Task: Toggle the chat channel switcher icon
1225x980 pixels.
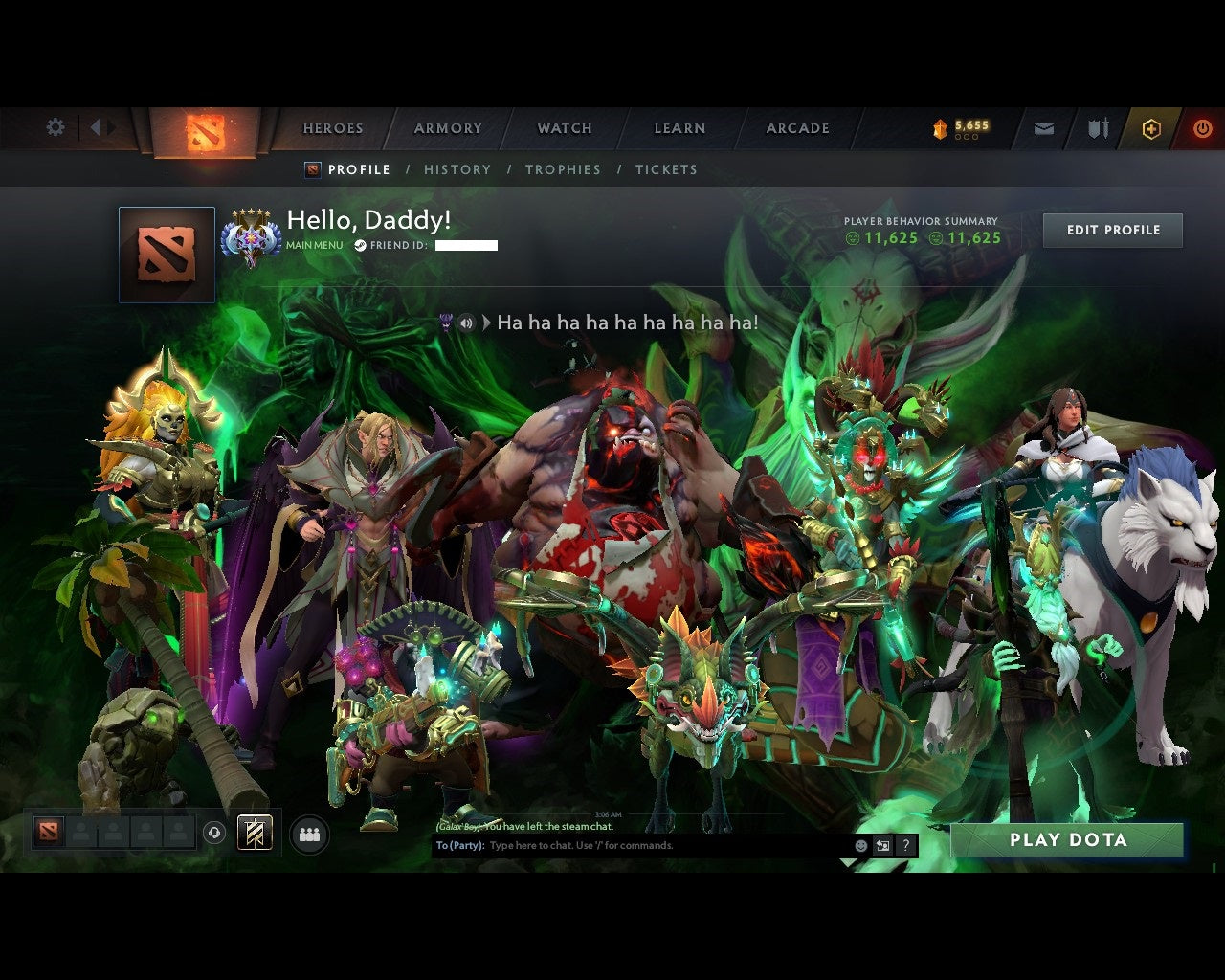Action: (x=884, y=845)
